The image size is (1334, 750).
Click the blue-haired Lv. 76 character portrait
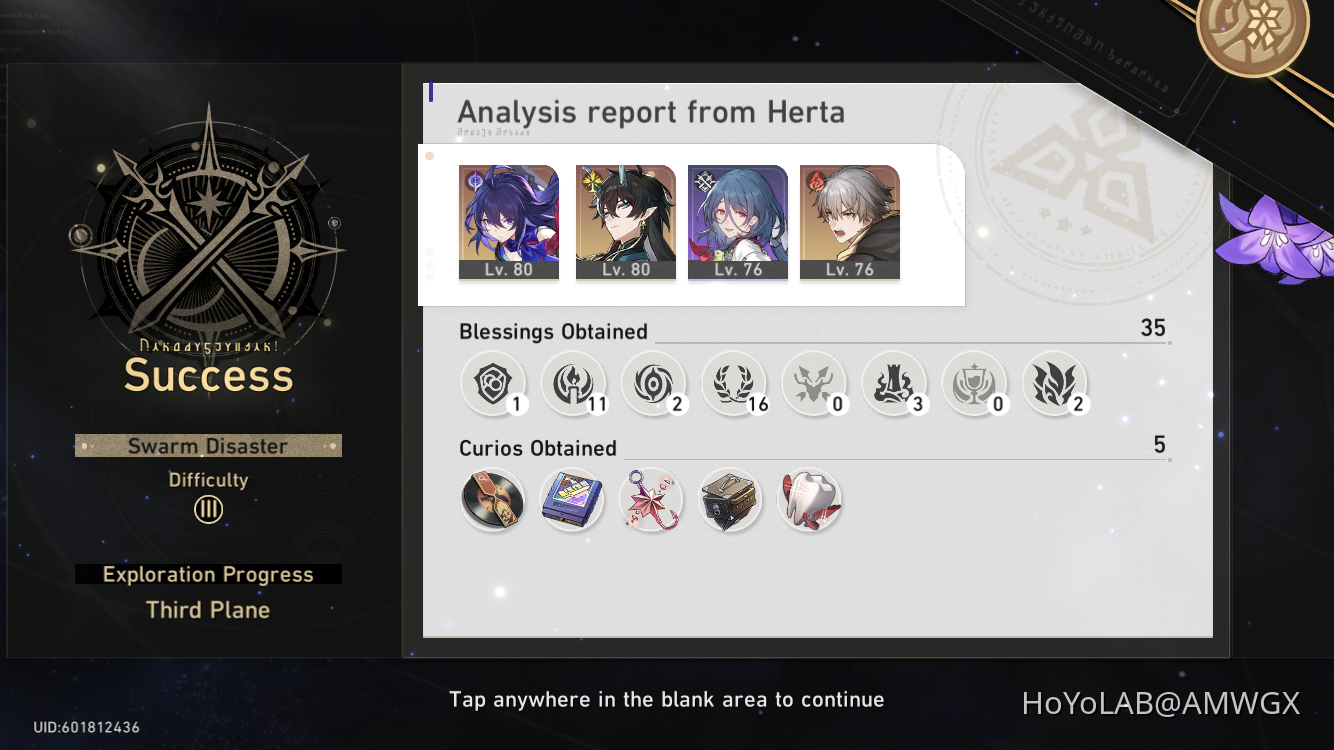[x=737, y=218]
